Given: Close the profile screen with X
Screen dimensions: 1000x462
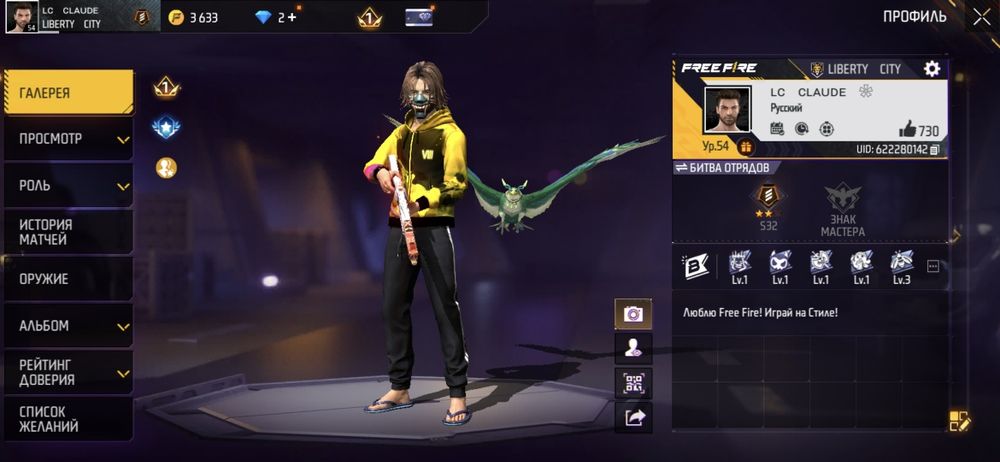Looking at the screenshot, I should click(x=981, y=16).
